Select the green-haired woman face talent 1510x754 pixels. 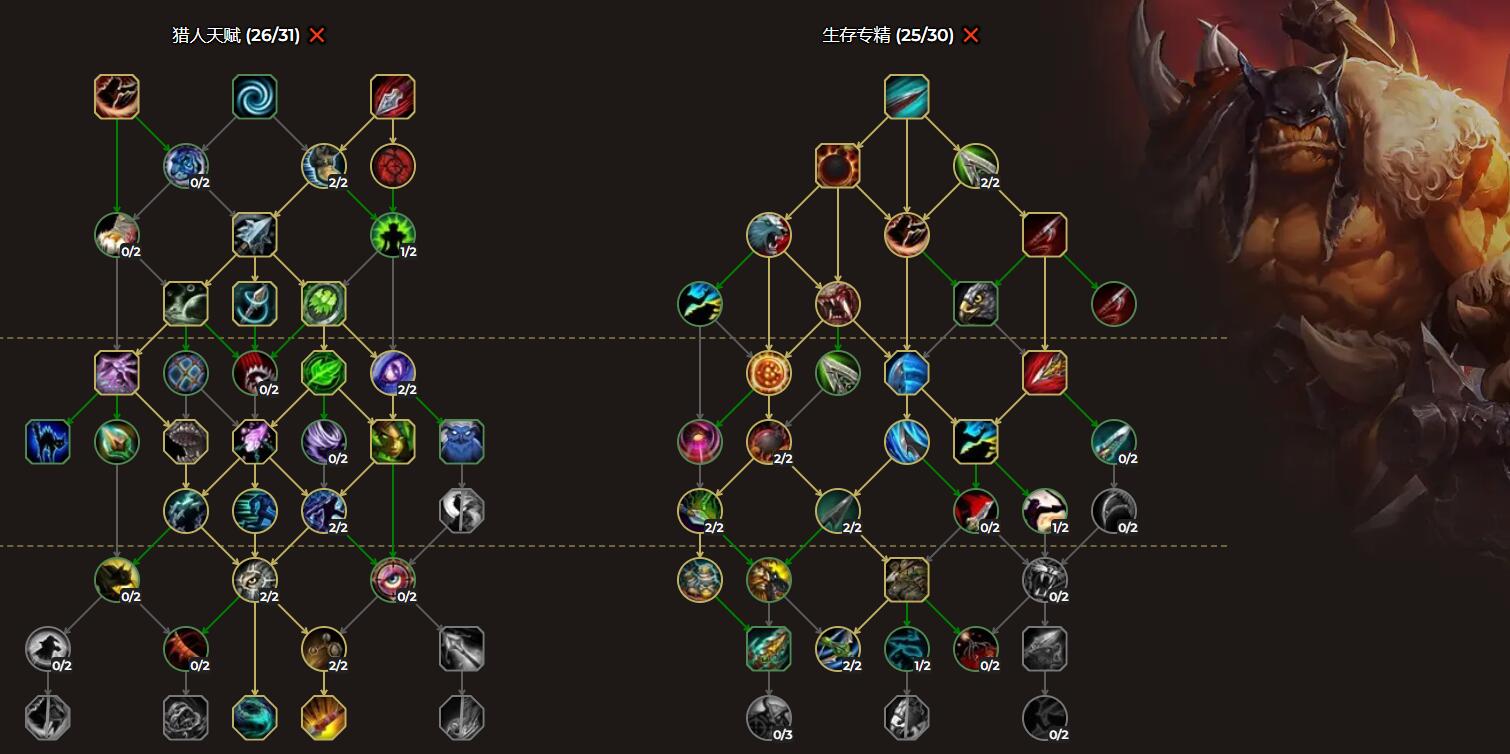pos(393,442)
